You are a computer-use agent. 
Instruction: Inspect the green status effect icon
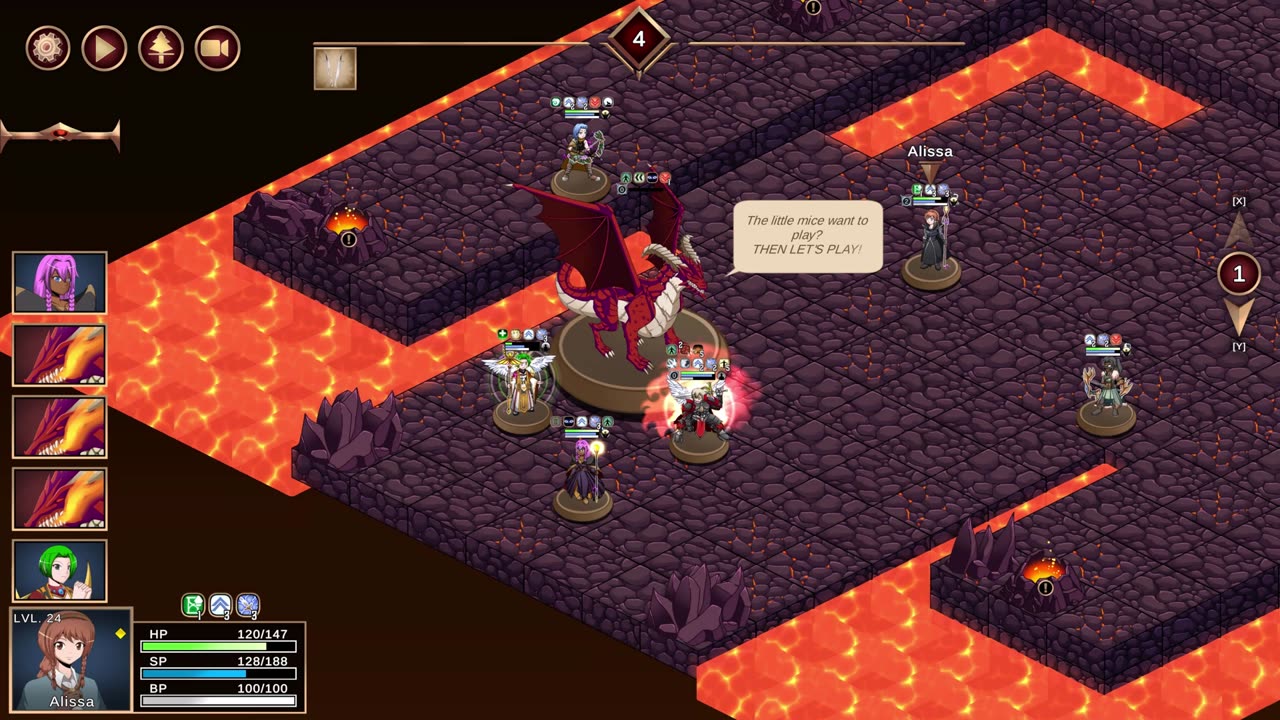point(193,605)
